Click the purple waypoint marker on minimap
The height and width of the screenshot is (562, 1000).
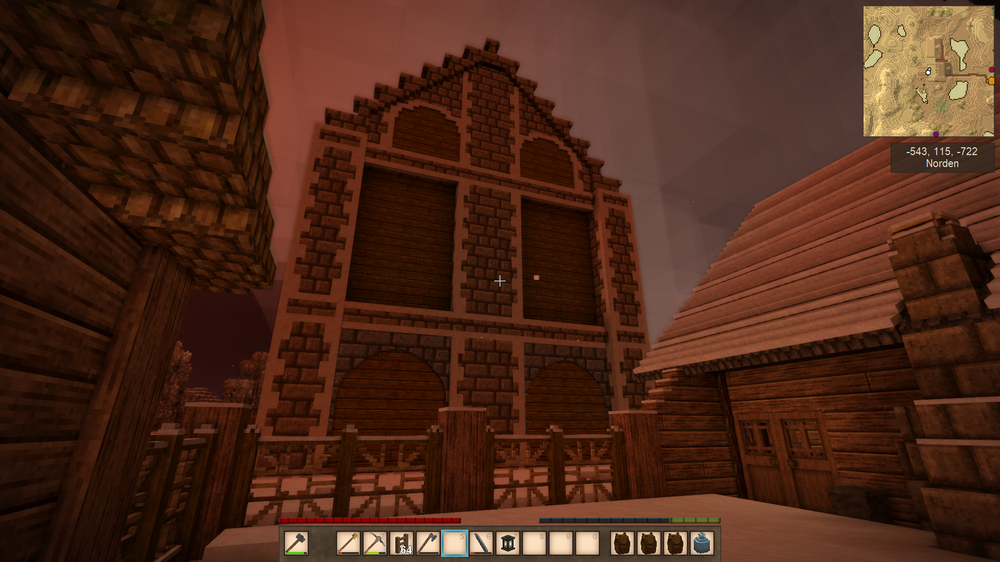point(936,133)
